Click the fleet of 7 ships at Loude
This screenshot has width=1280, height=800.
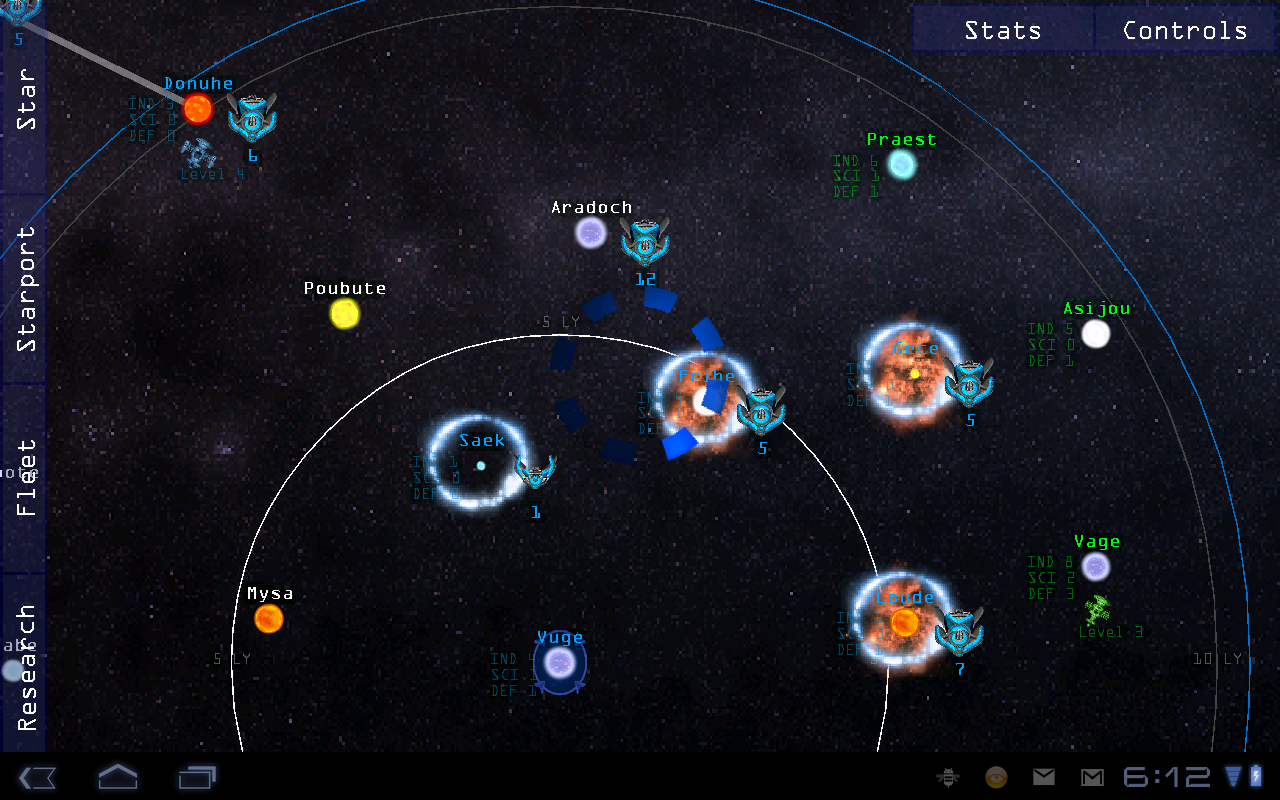point(960,632)
